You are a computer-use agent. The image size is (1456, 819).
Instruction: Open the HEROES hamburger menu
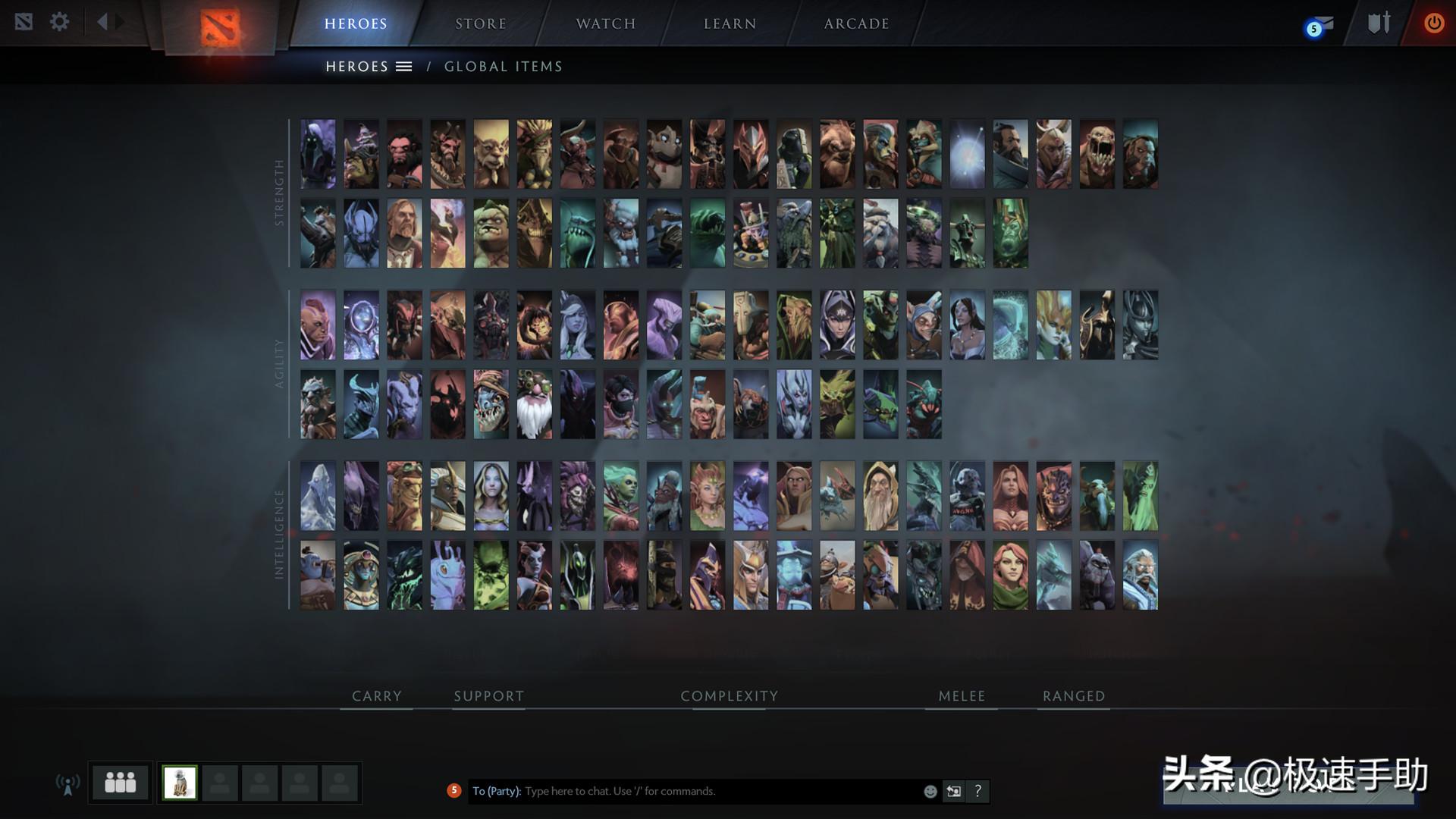(403, 66)
